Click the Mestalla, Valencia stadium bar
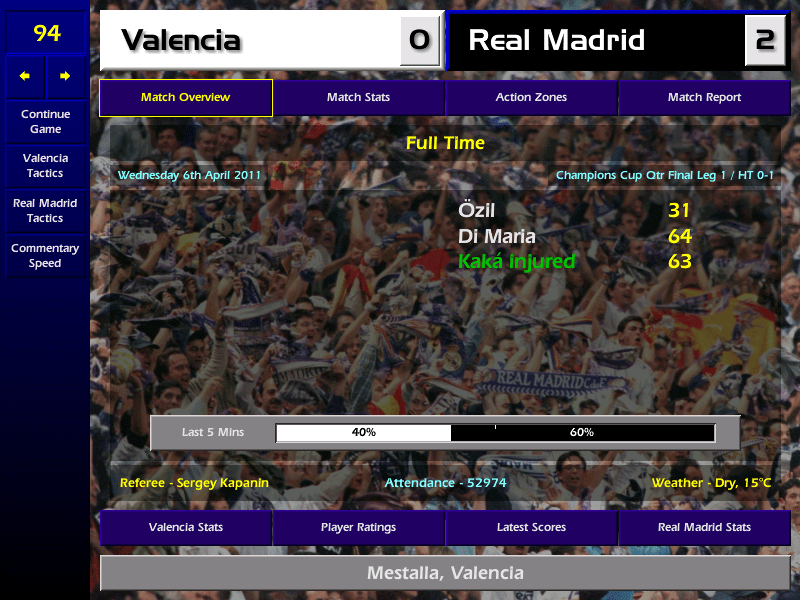This screenshot has width=800, height=600. pyautogui.click(x=445, y=573)
